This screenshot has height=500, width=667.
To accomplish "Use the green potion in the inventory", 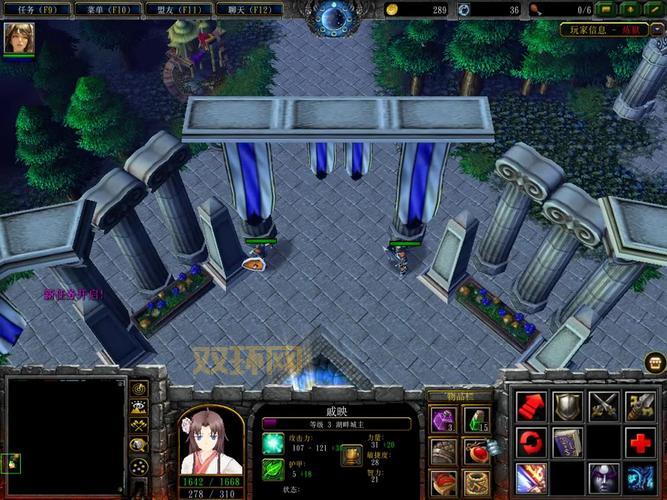I will click(478, 420).
